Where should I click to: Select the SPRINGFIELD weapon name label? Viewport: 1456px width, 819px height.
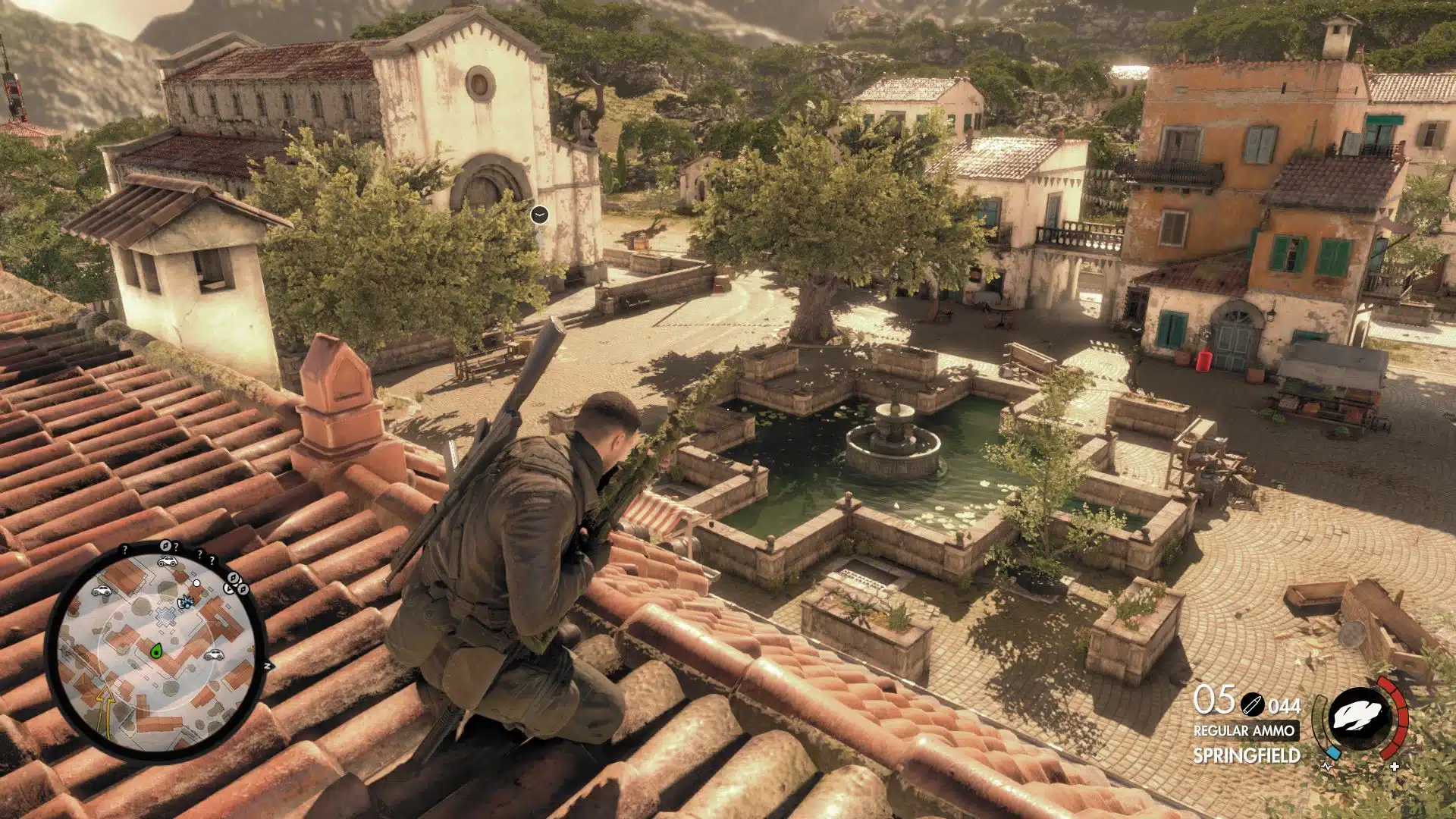point(1246,755)
